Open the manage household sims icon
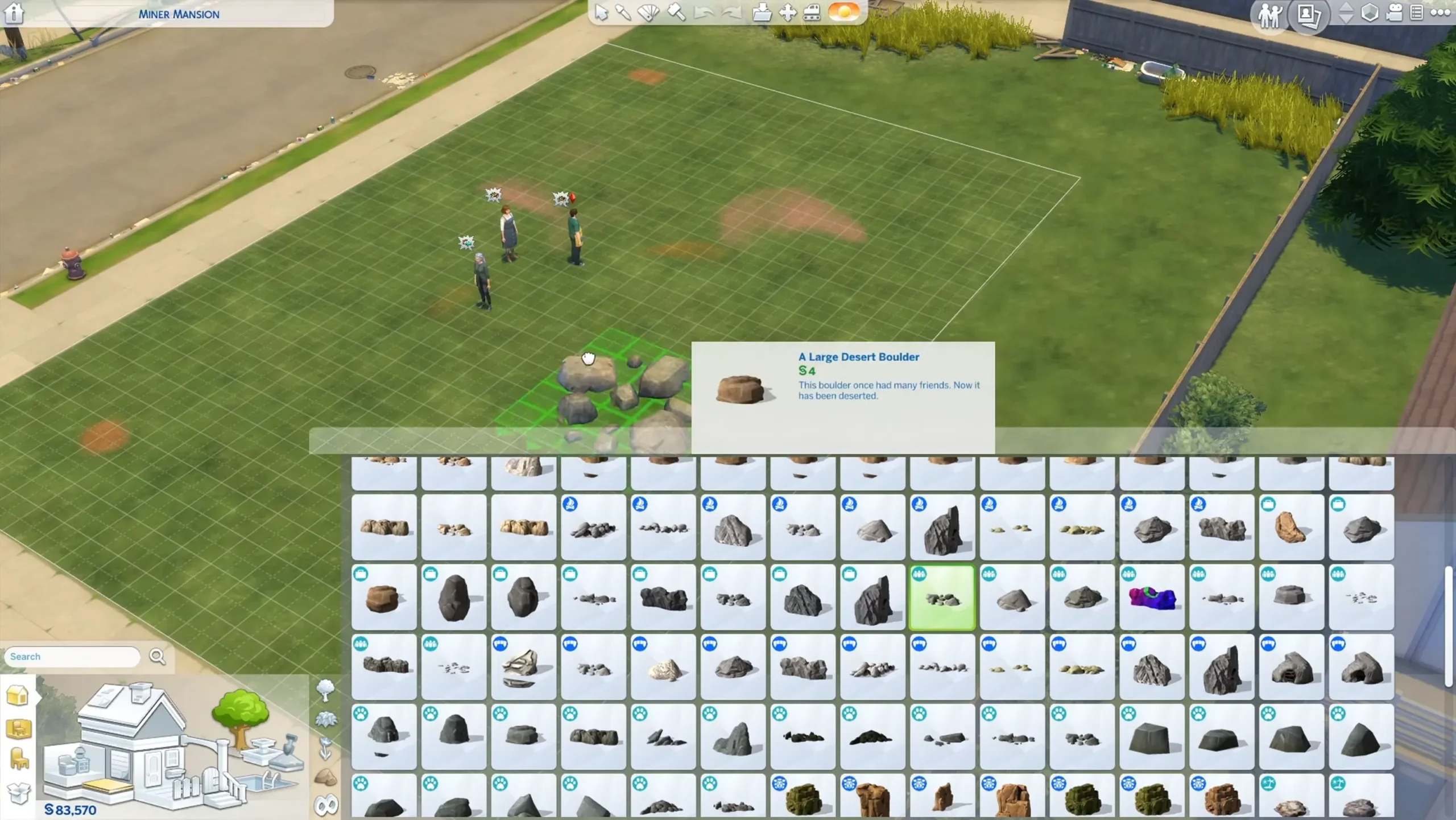This screenshot has height=820, width=1456. click(1269, 14)
